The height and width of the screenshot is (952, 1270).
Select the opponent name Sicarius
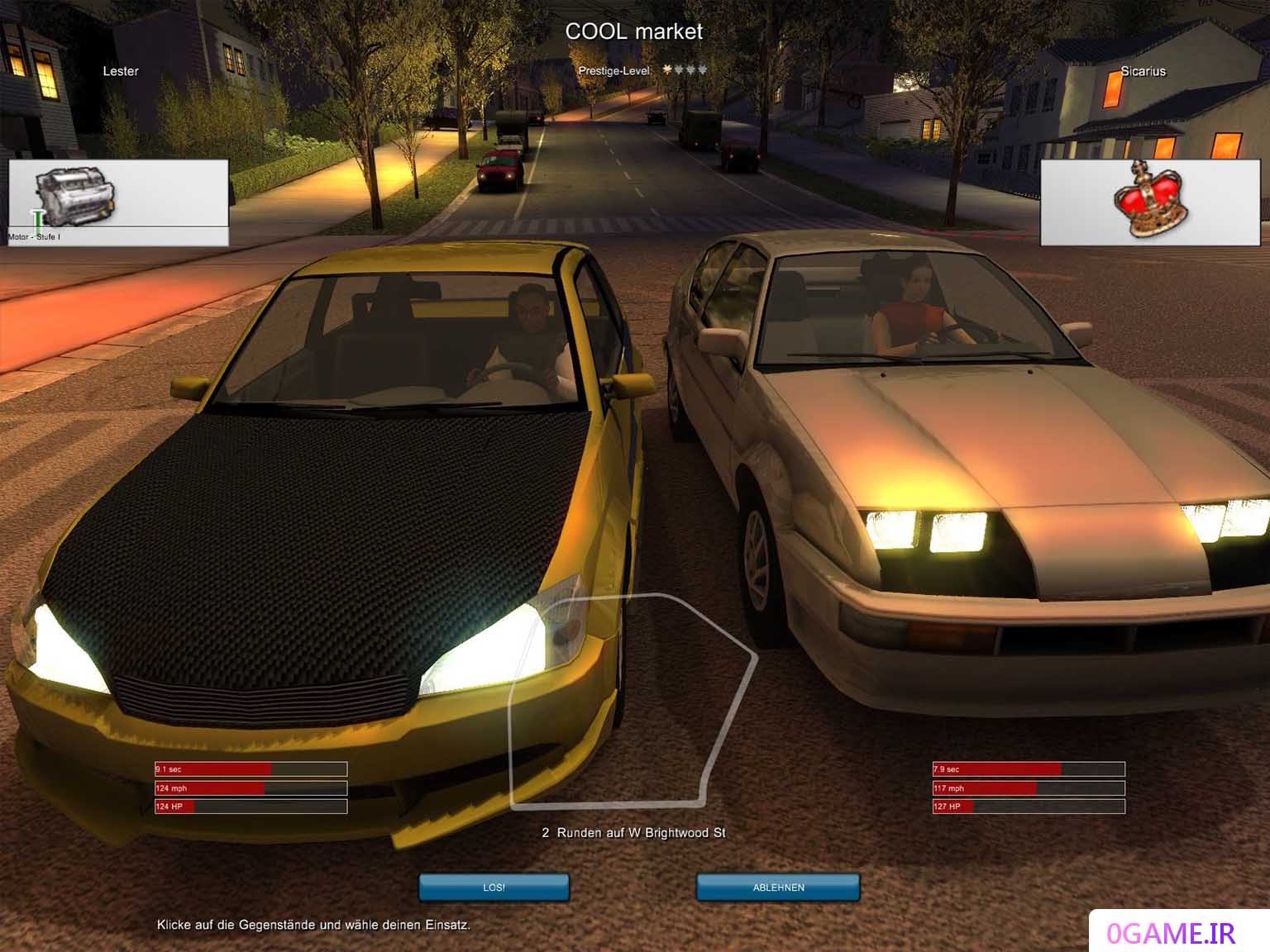pos(1143,71)
